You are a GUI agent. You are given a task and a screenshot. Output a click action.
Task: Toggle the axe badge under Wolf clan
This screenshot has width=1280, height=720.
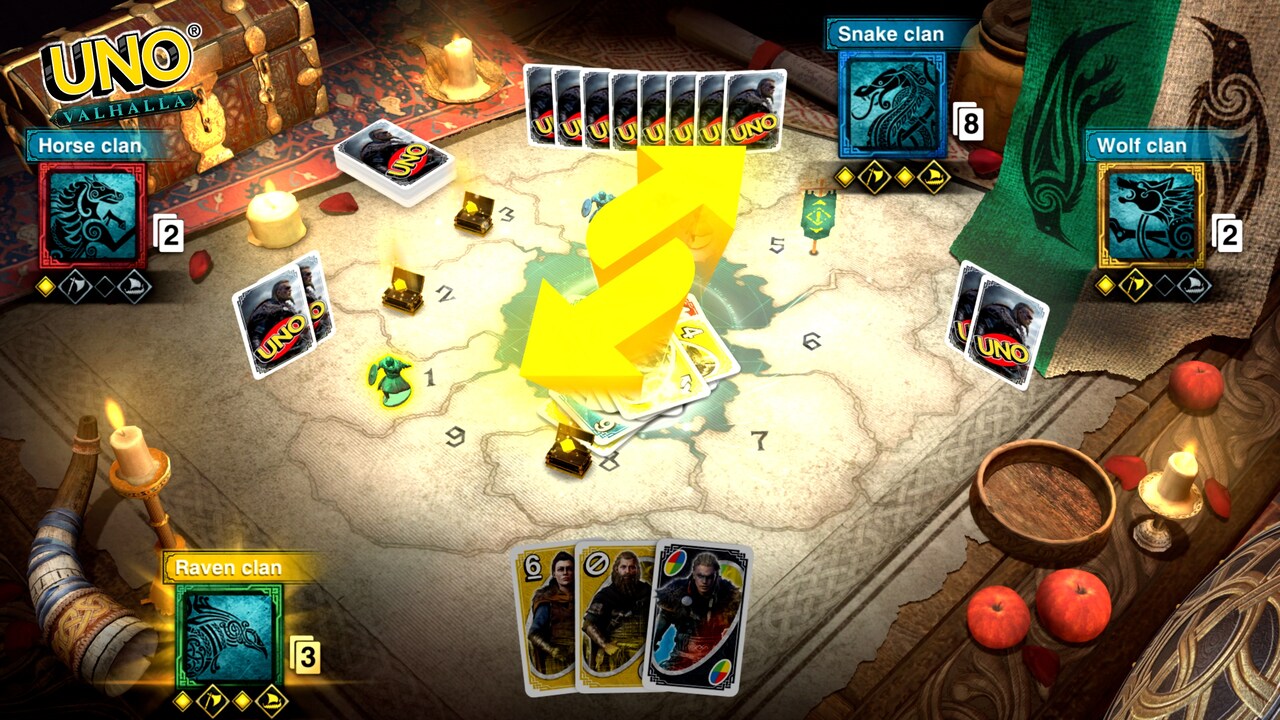[x=1135, y=284]
